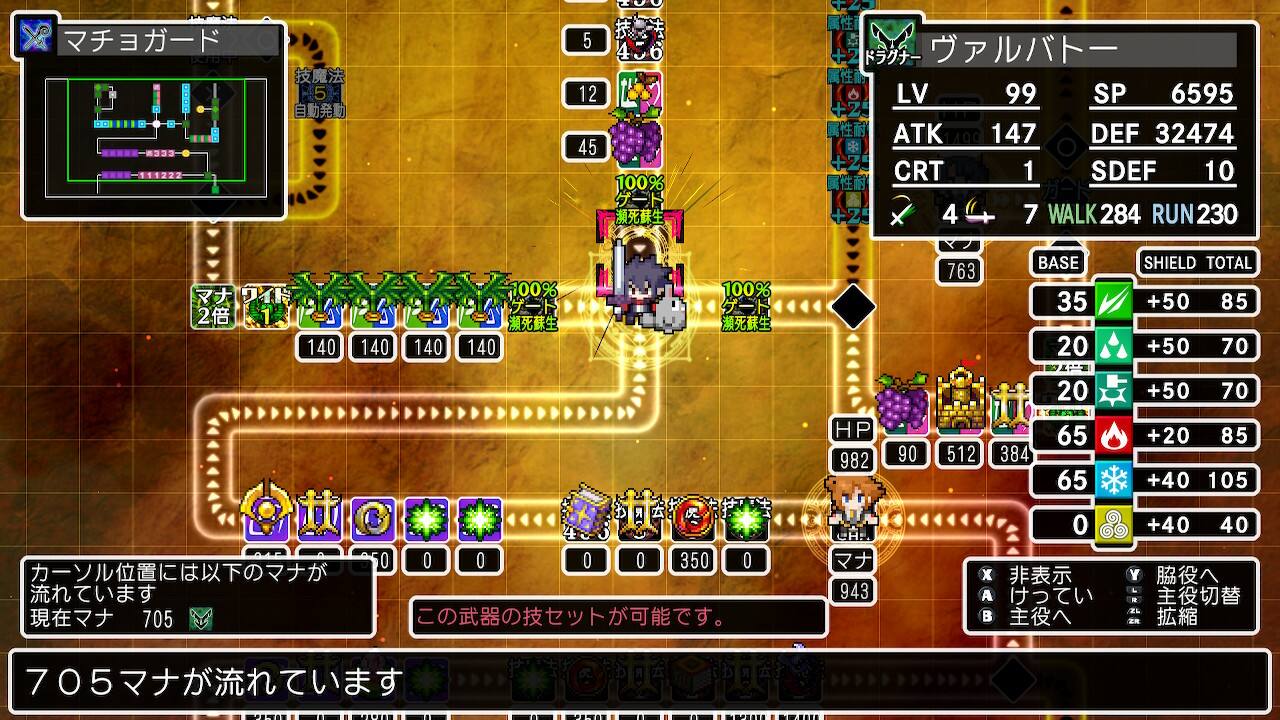The width and height of the screenshot is (1280, 720).
Task: Select the purple grapes beside the golden castle
Action: (x=905, y=404)
